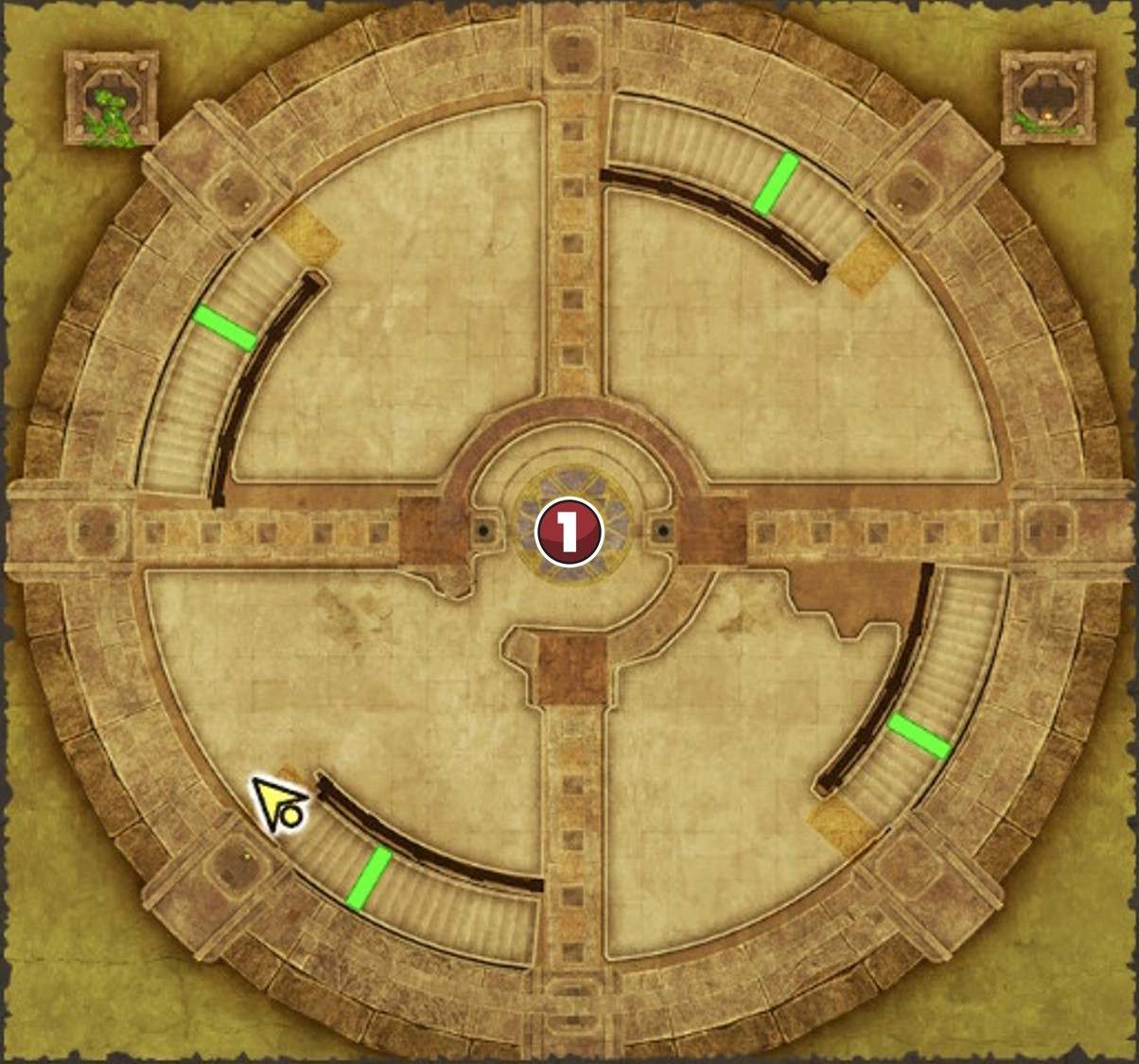Click the yellow player arrow marker
The width and height of the screenshot is (1139, 1064).
coord(276,805)
